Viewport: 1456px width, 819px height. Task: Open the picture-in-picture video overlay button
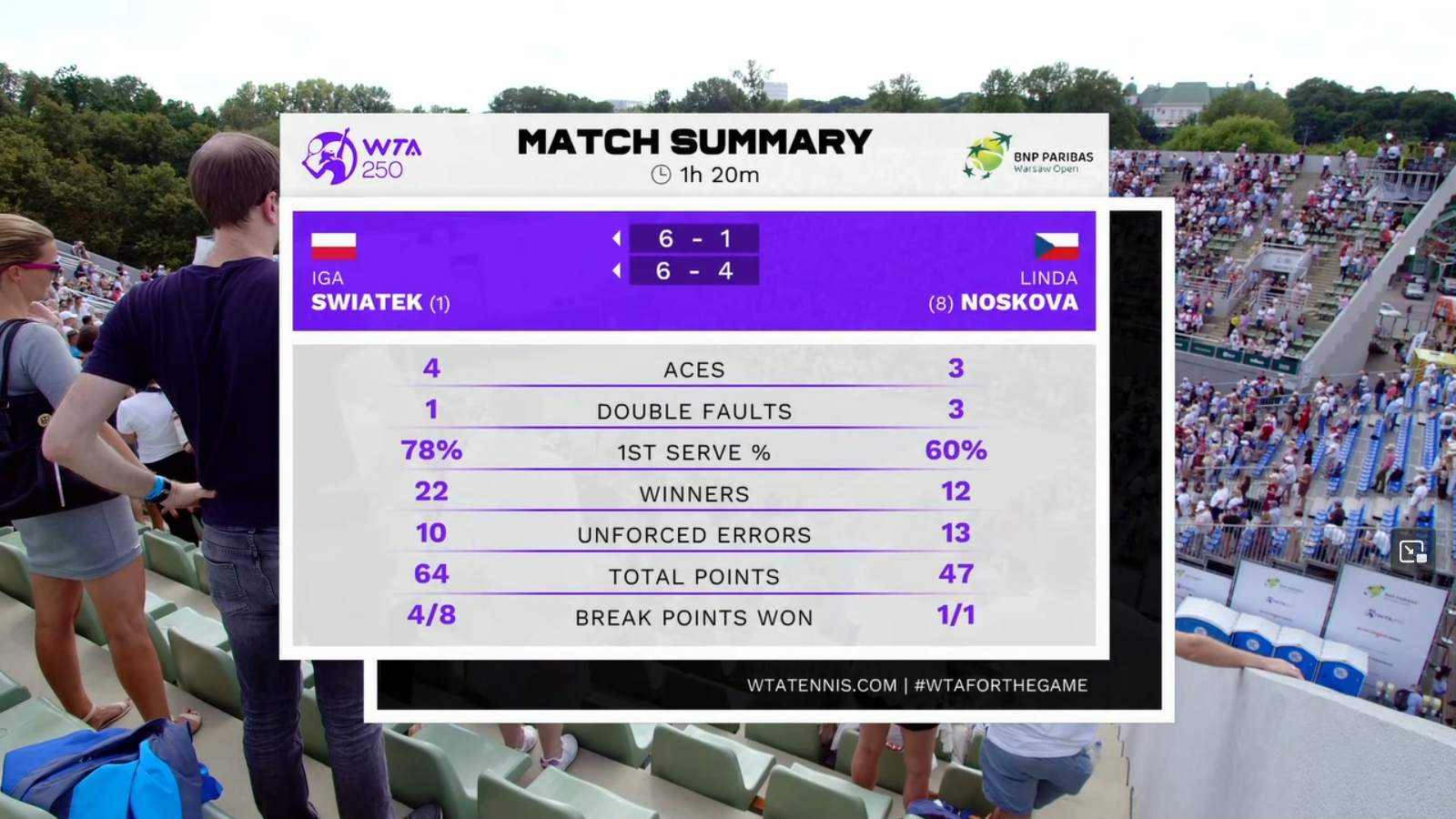click(x=1412, y=551)
